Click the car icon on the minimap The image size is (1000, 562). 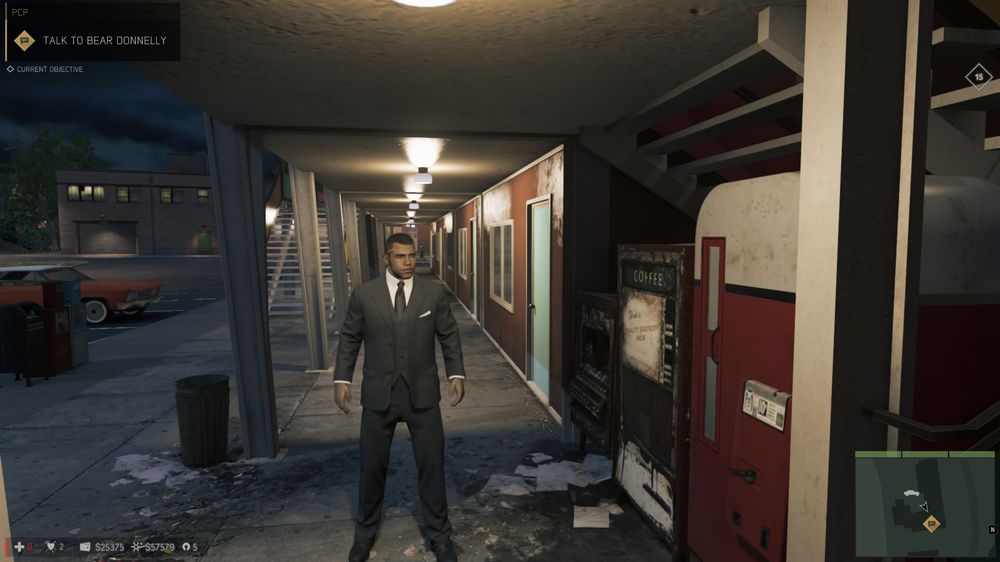pyautogui.click(x=910, y=494)
